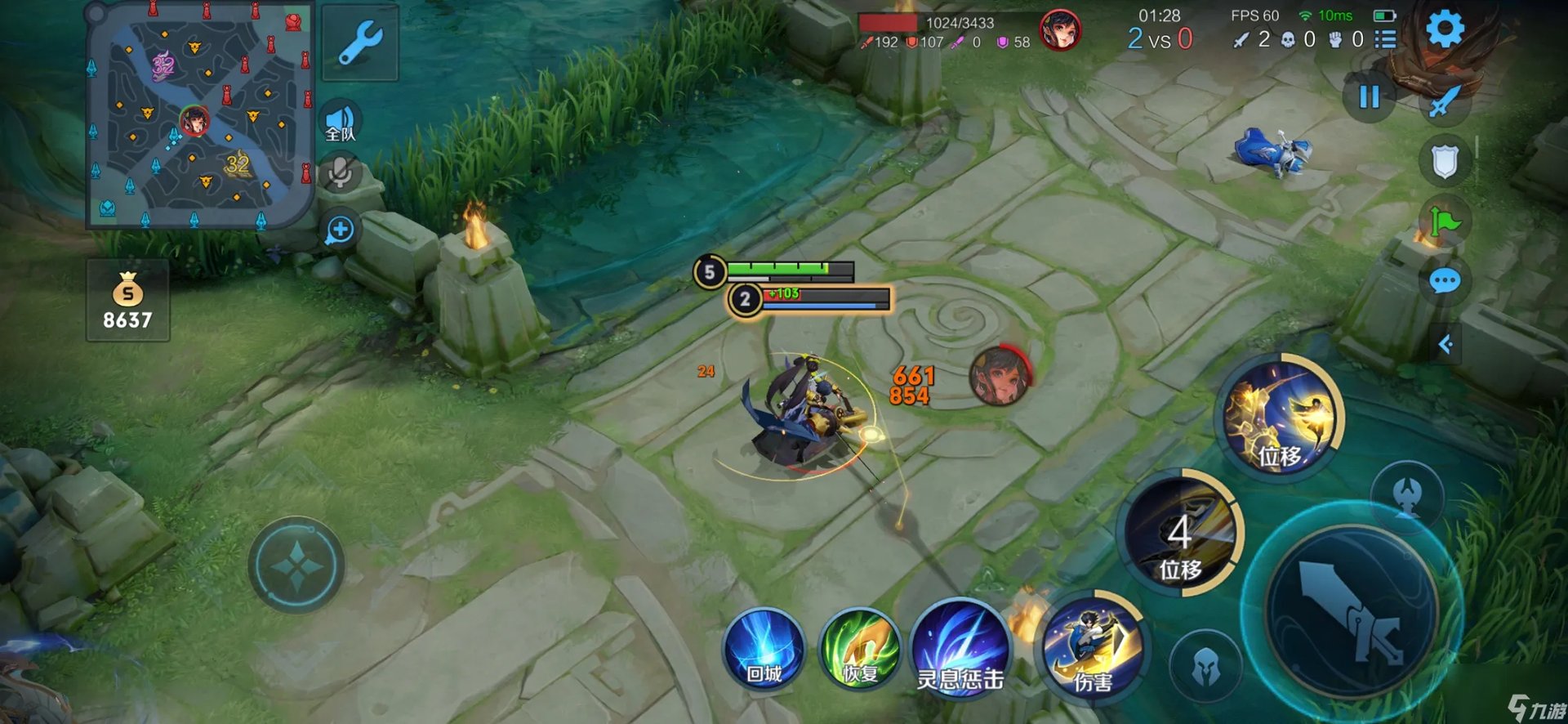The height and width of the screenshot is (724, 1568).
Task: Open the blue chat bubble
Action: pos(1445,282)
